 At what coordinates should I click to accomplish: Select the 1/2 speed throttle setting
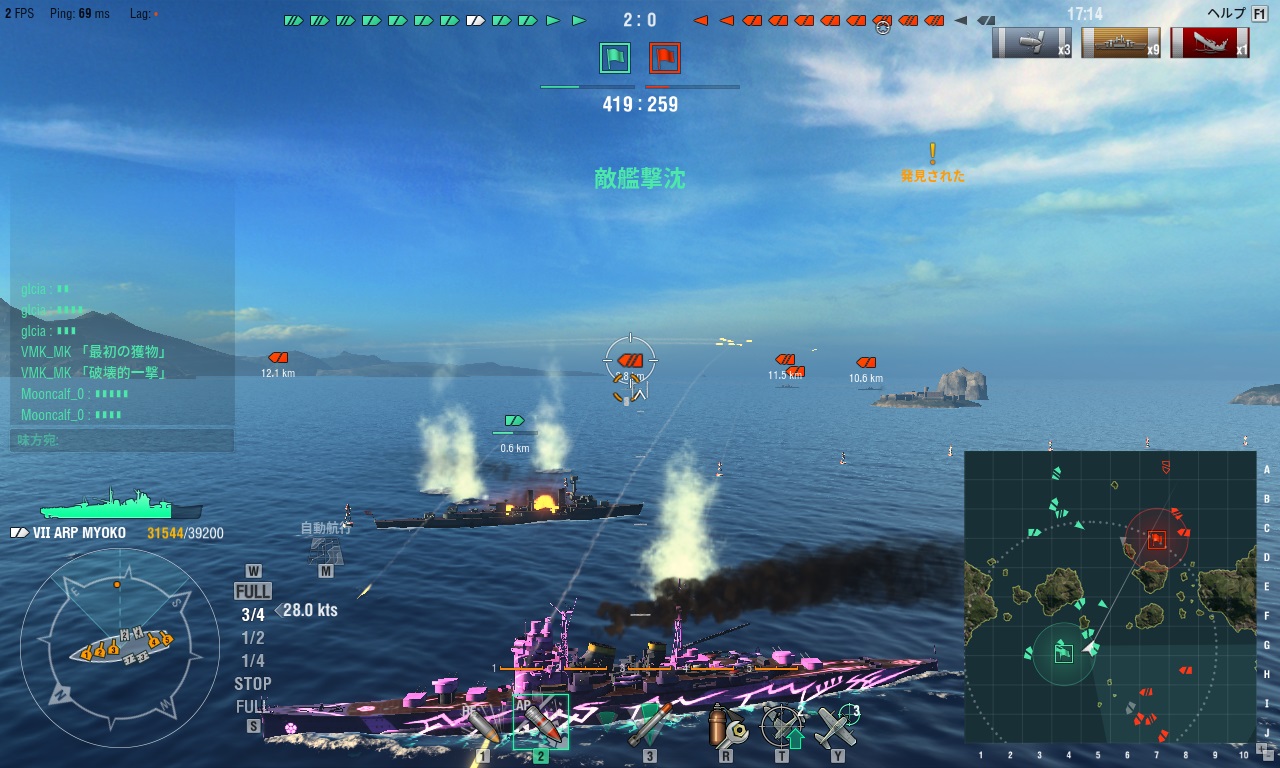253,638
